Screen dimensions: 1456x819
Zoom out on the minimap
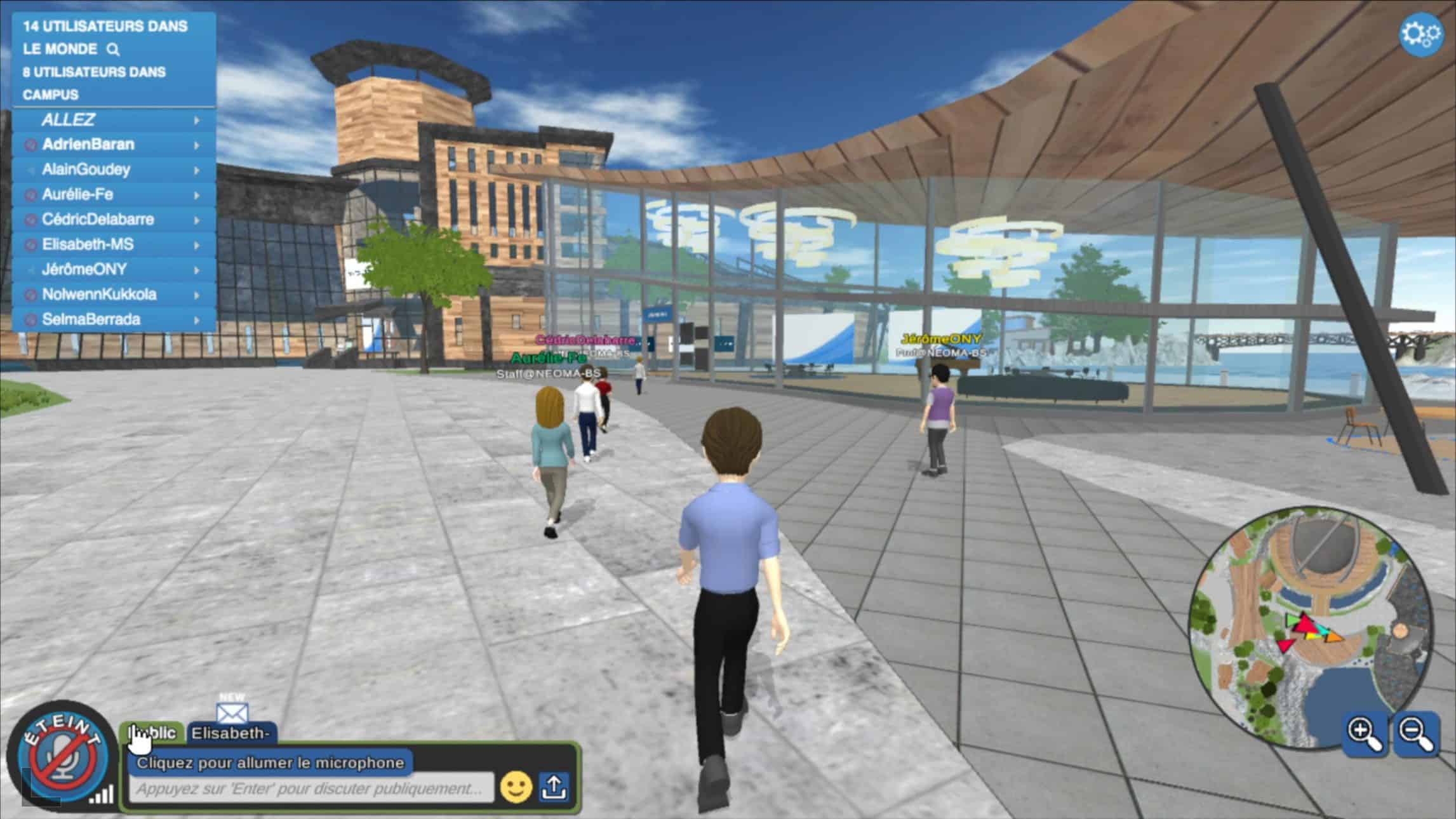pyautogui.click(x=1416, y=733)
